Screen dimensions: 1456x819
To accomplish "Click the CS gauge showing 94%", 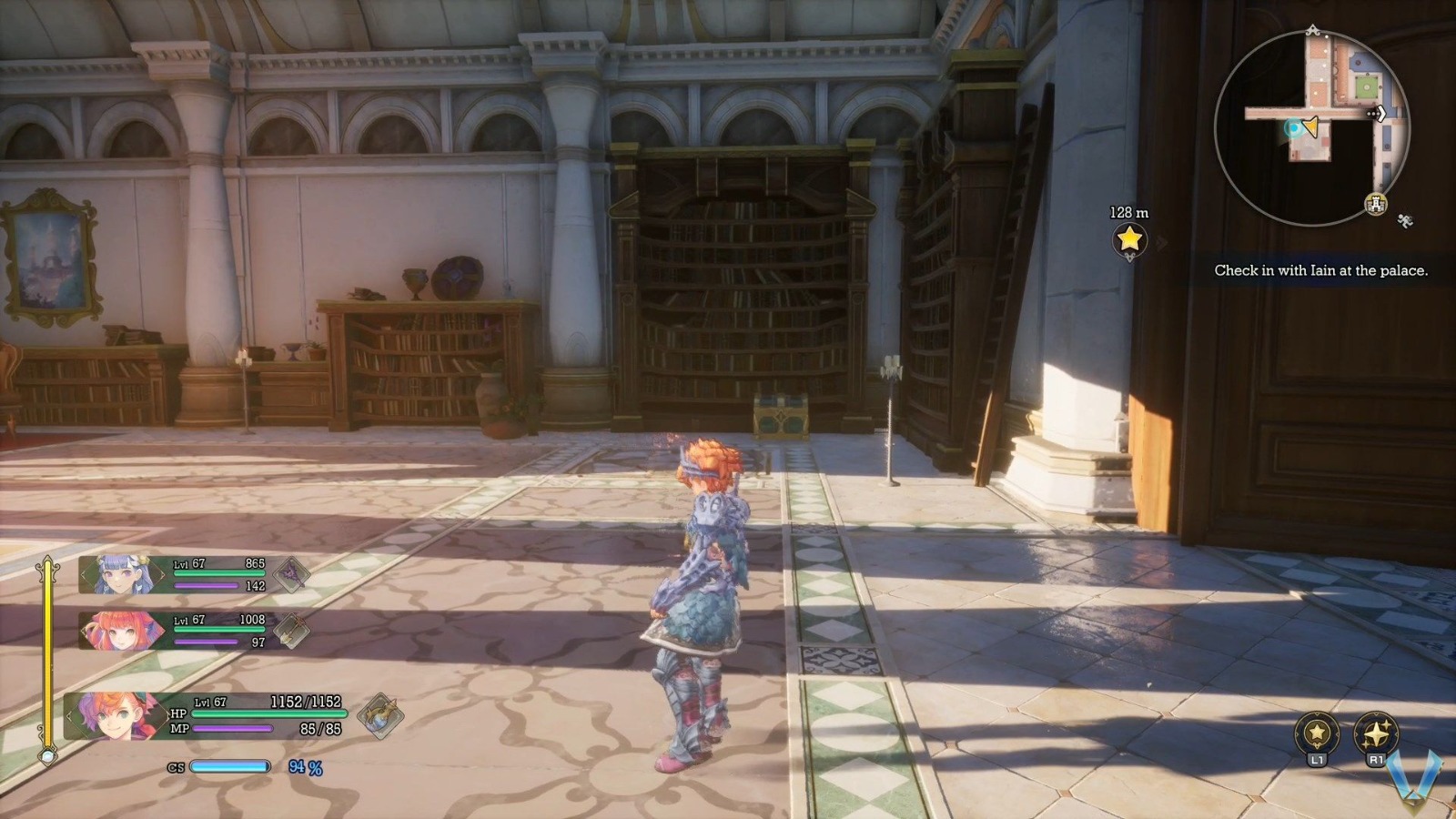I will click(232, 767).
